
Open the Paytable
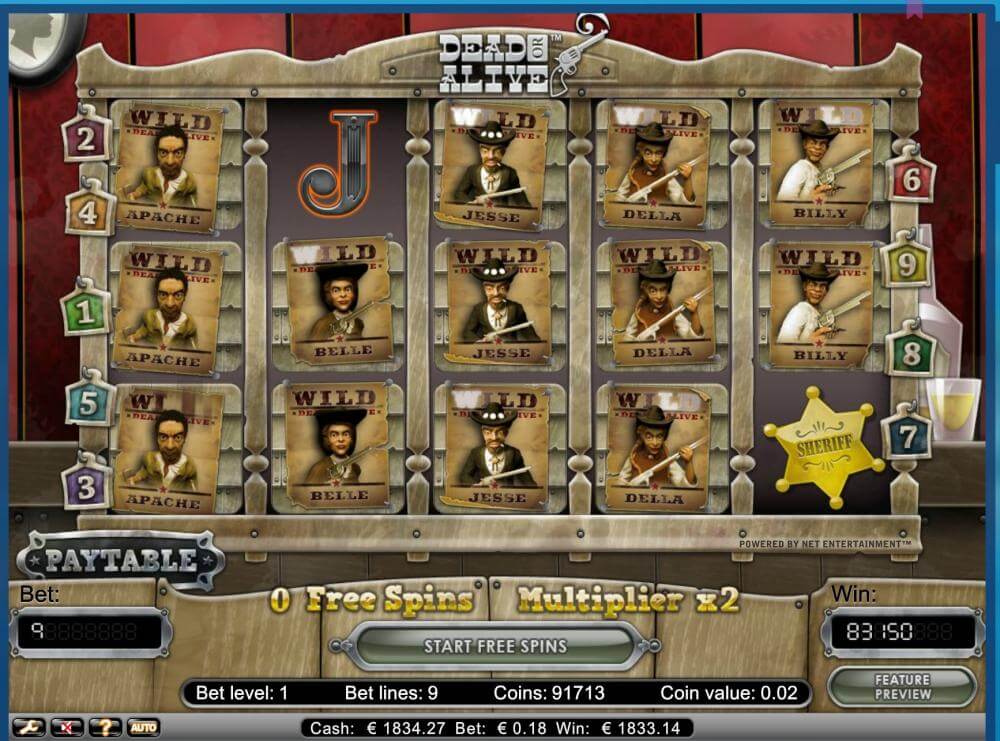point(120,560)
